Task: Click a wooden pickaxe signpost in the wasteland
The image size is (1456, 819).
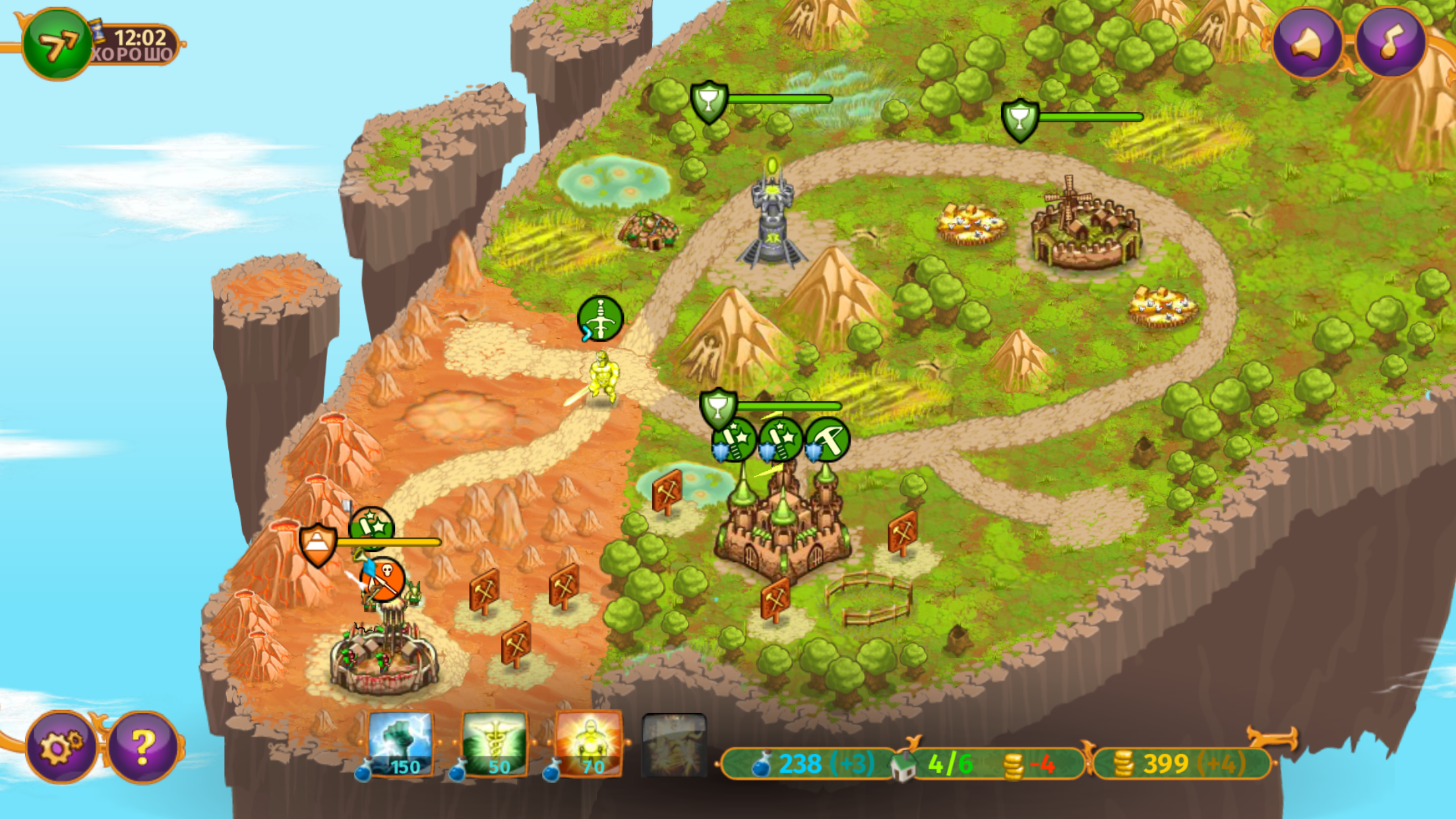Action: 486,591
